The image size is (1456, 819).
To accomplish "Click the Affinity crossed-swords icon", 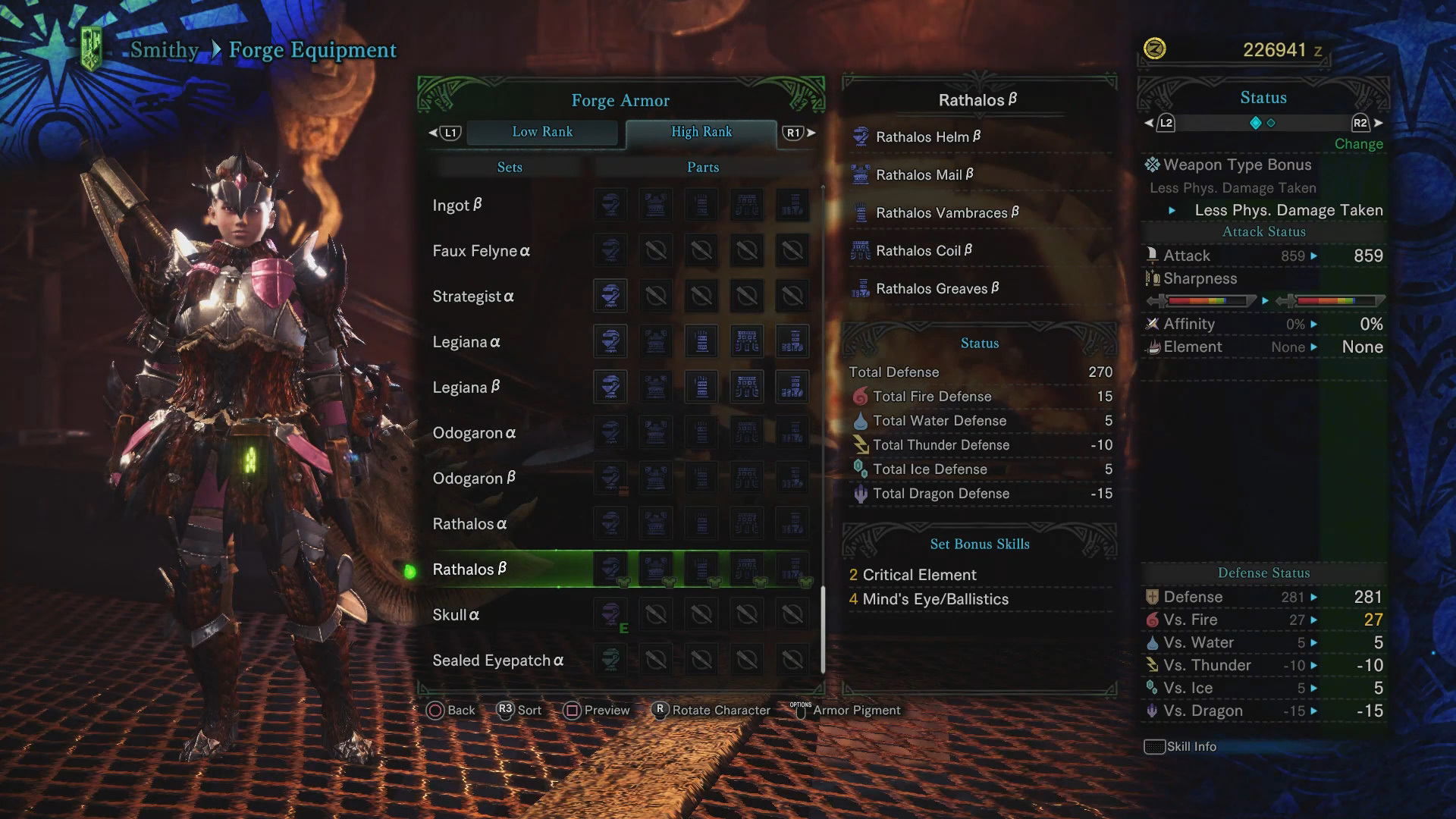I will (x=1153, y=324).
